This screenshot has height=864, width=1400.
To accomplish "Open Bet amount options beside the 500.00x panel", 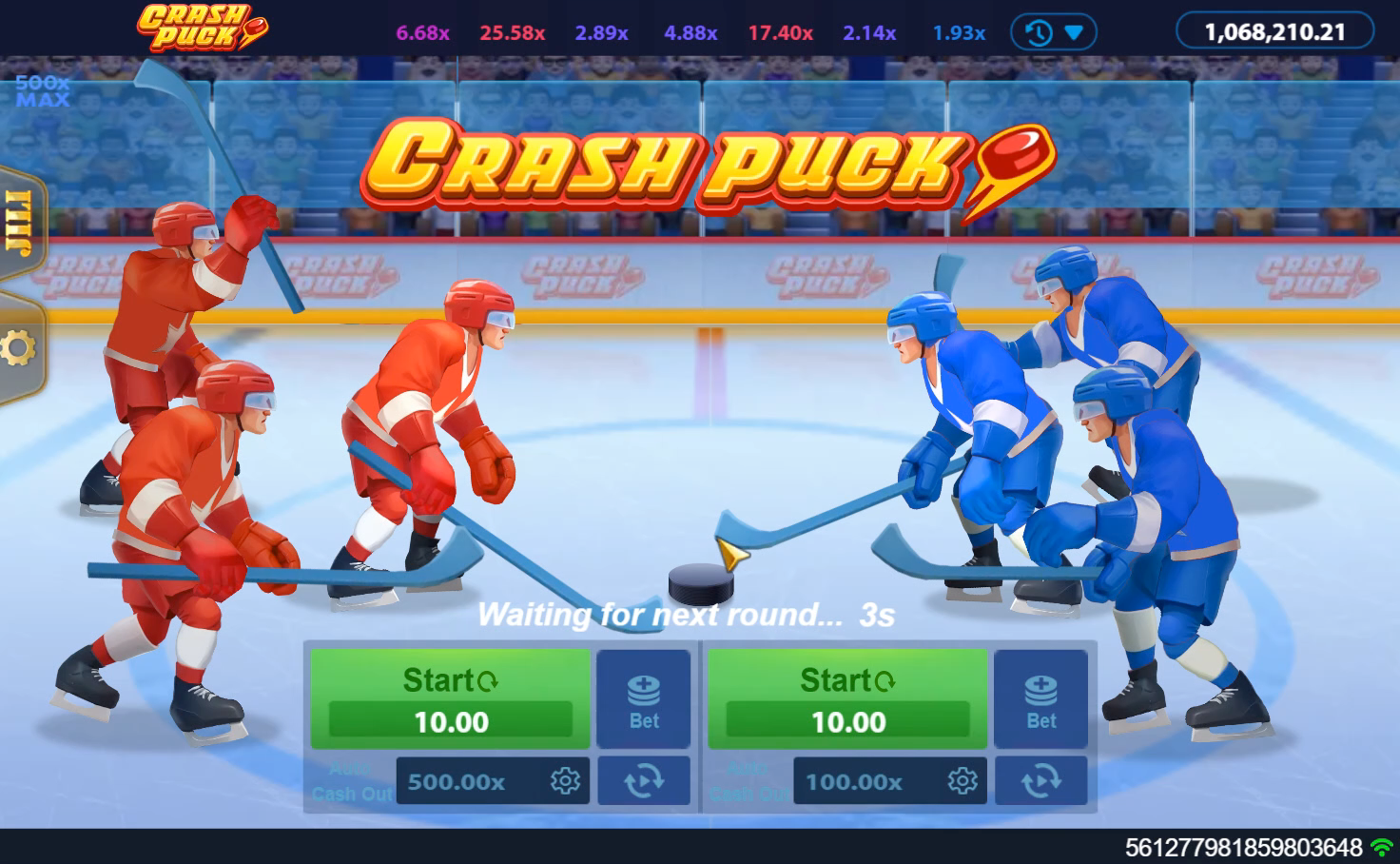I will click(x=644, y=699).
